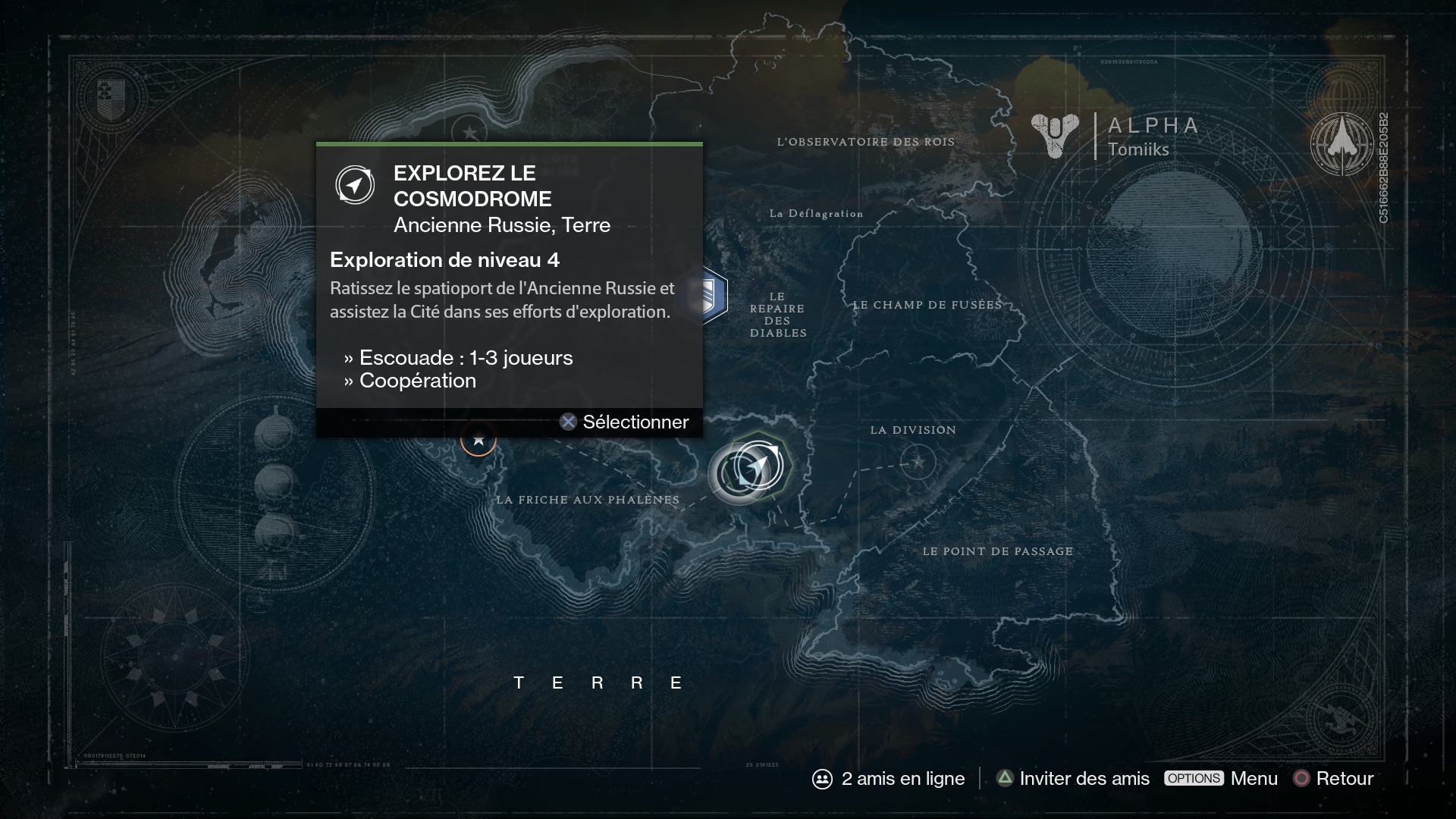Screen dimensions: 1456x819
Task: Confirm with the Sélectionner label
Action: click(x=635, y=422)
